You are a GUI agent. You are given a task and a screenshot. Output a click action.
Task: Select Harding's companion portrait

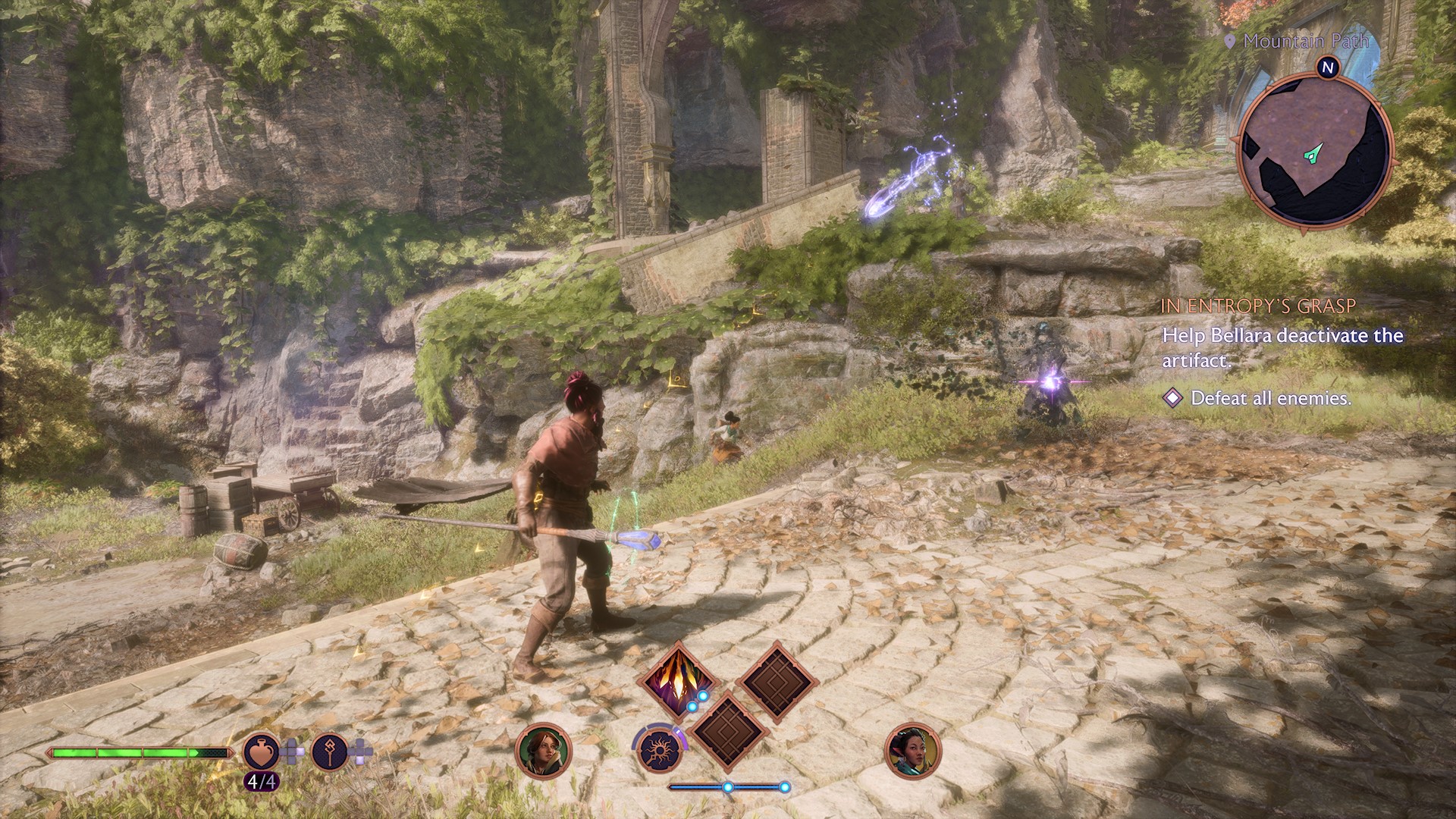543,752
